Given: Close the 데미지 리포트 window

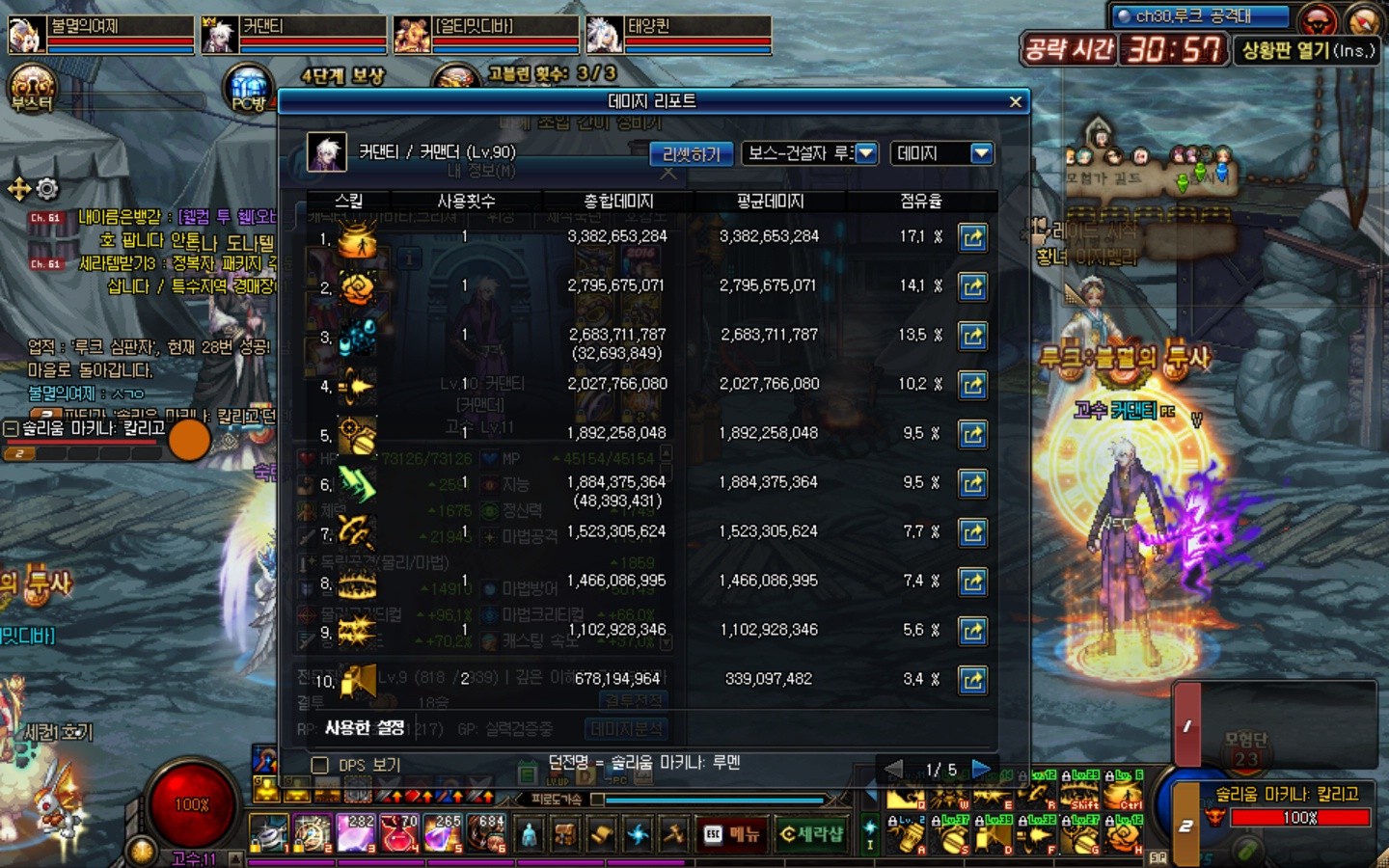Looking at the screenshot, I should pos(1015,101).
